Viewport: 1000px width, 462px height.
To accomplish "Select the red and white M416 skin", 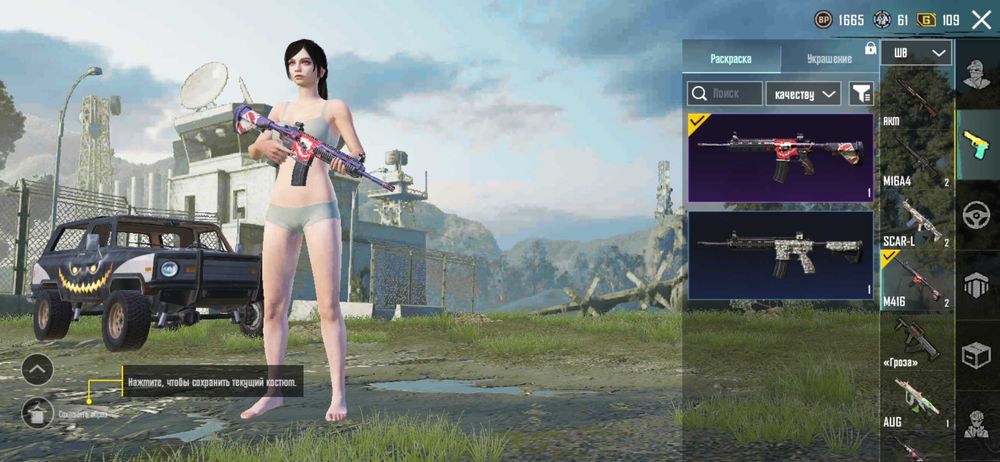I will click(x=780, y=158).
